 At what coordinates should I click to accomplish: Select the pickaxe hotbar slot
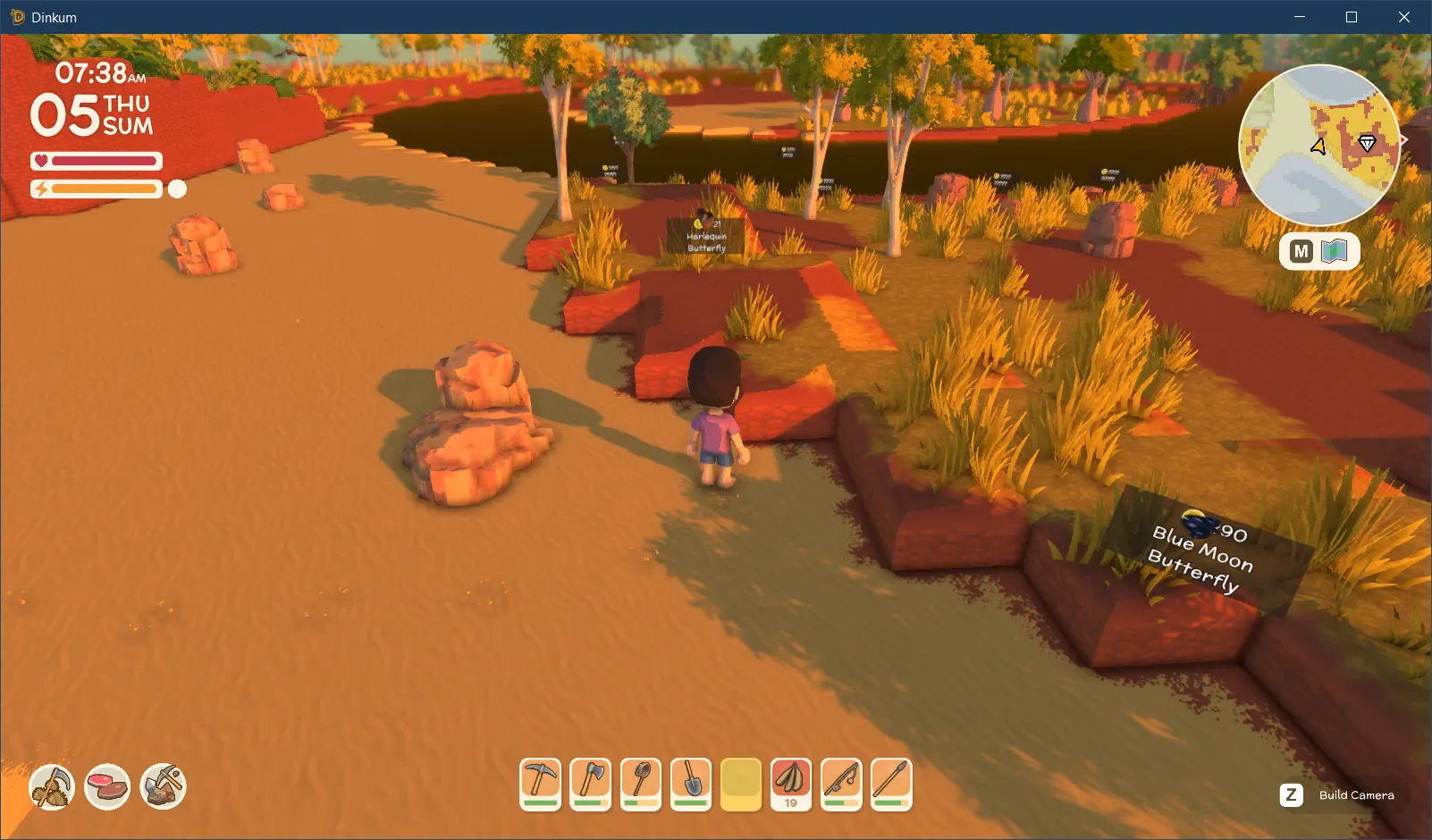coord(541,784)
